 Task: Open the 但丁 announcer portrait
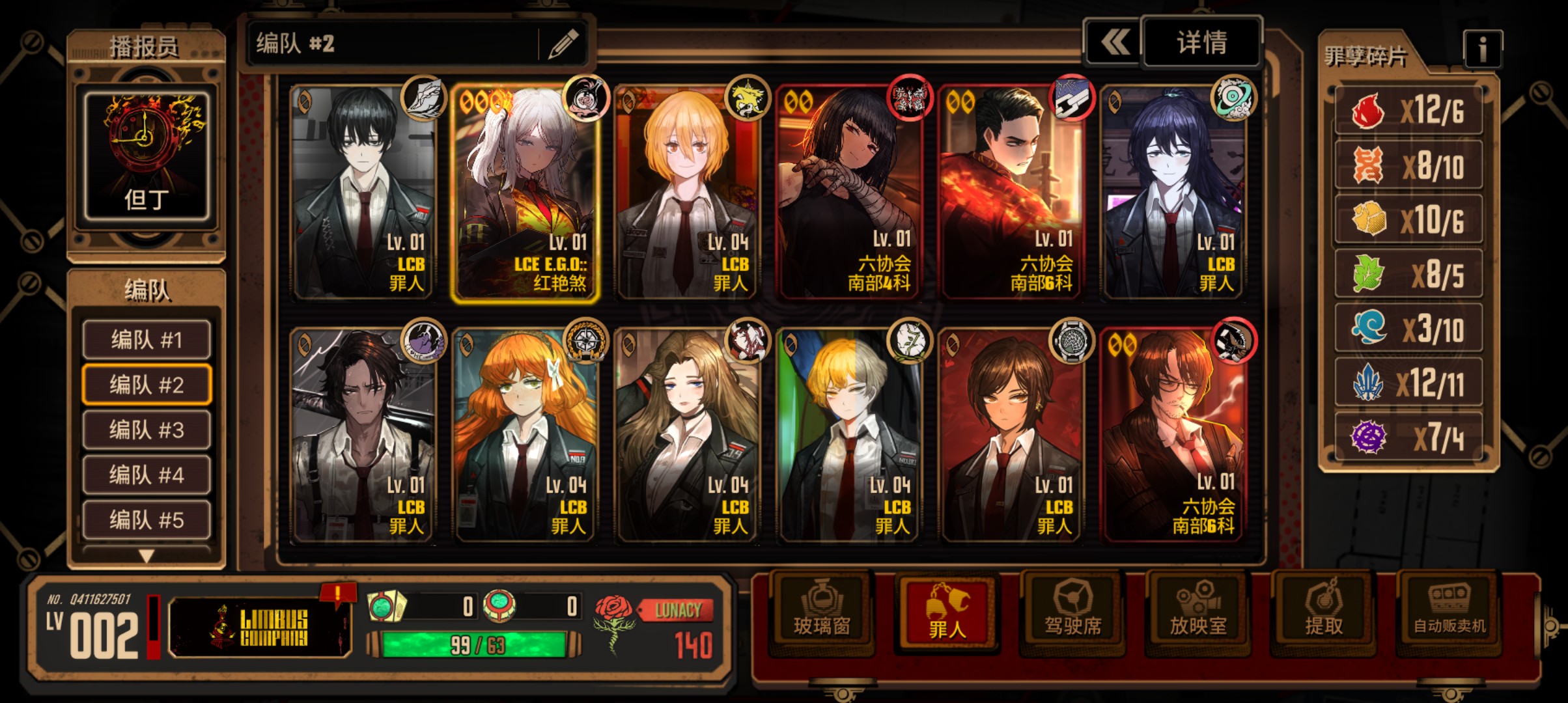click(147, 156)
